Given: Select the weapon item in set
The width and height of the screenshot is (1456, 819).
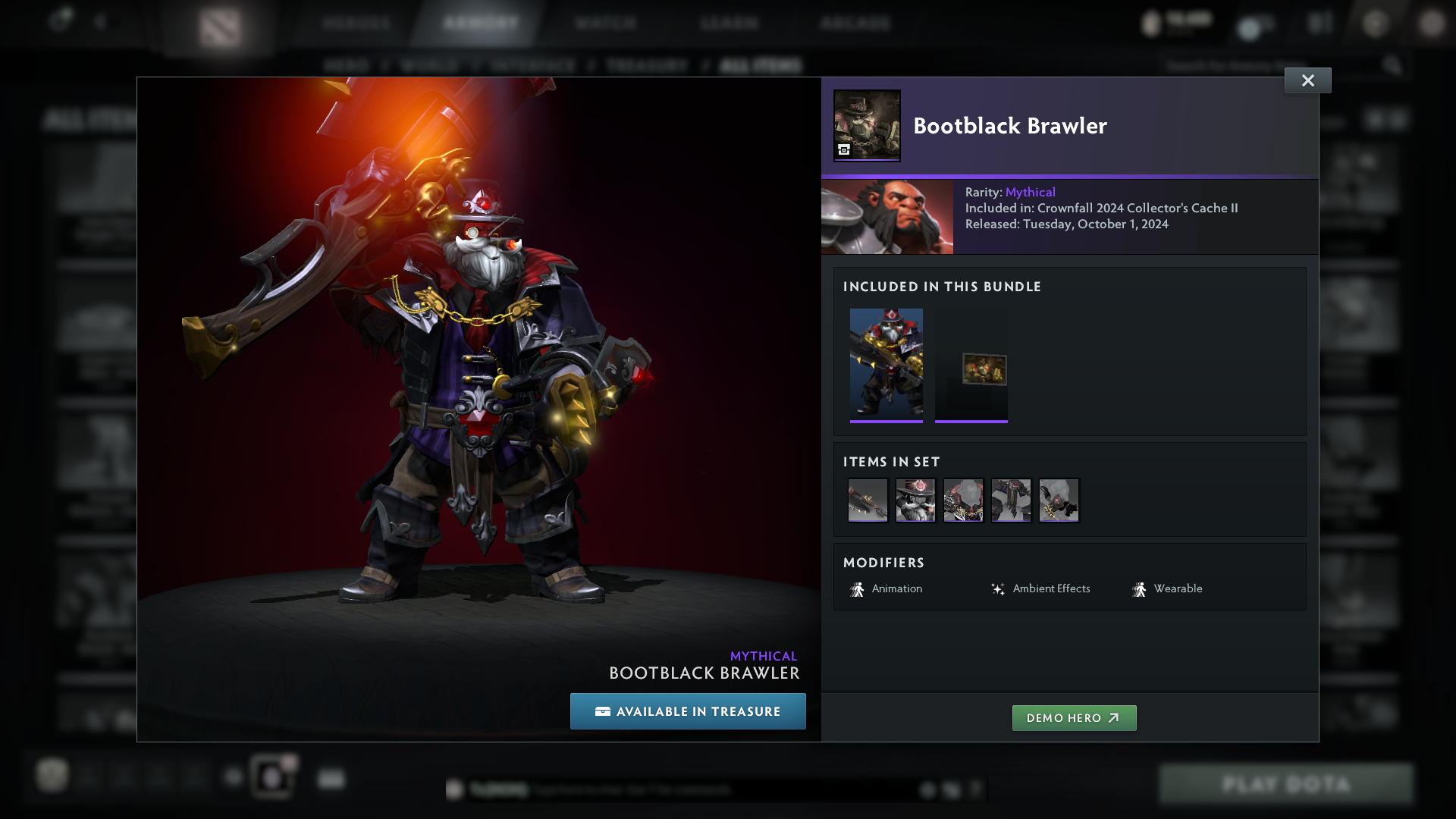Looking at the screenshot, I should coord(868,500).
